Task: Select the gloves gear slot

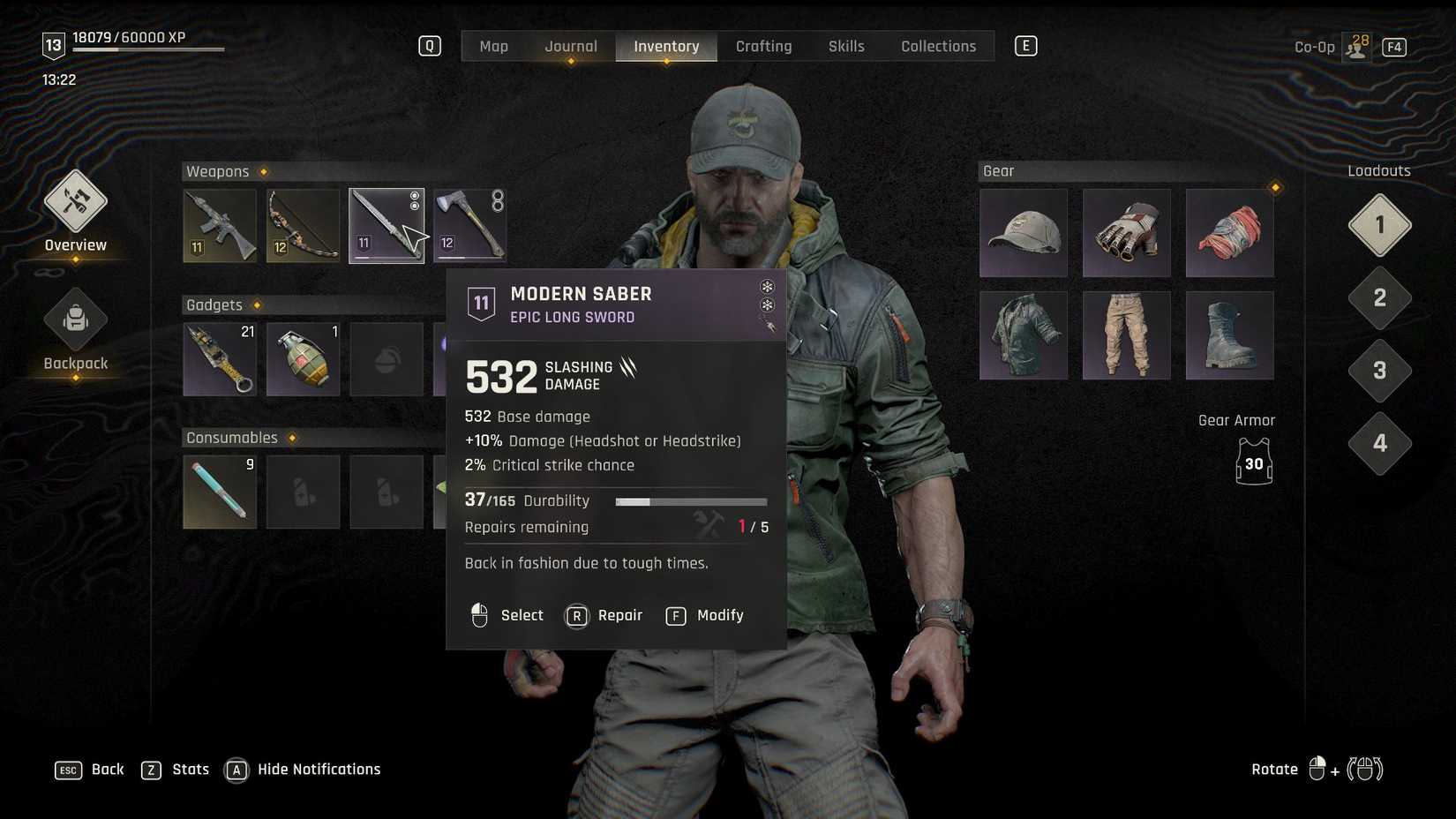Action: [1126, 233]
